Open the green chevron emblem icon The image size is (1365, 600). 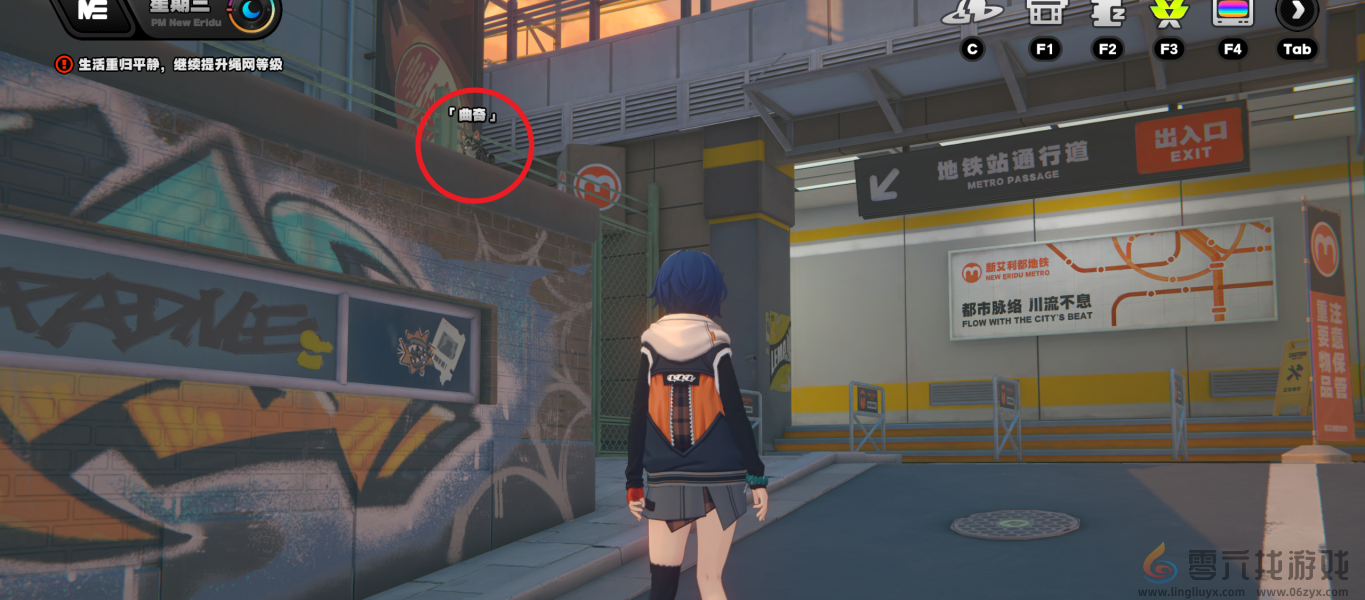(1168, 11)
